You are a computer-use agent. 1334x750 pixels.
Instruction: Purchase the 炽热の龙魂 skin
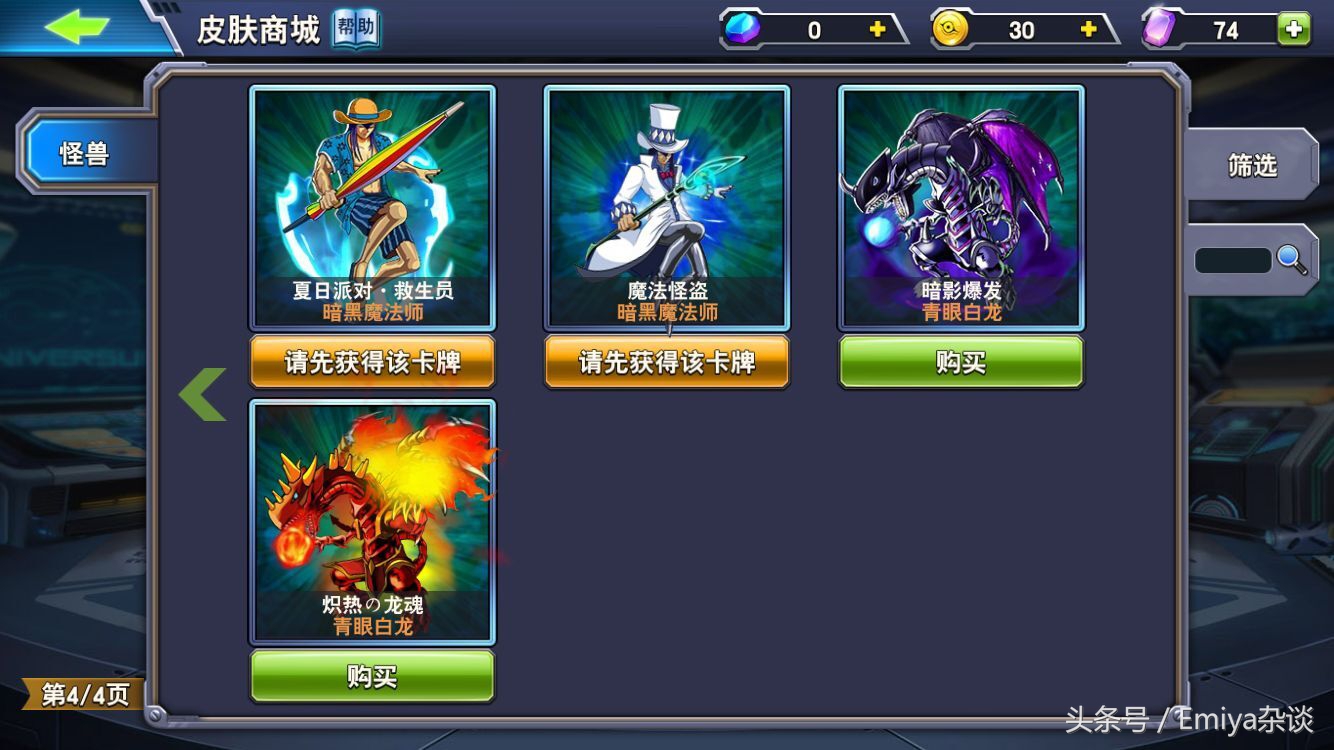371,677
